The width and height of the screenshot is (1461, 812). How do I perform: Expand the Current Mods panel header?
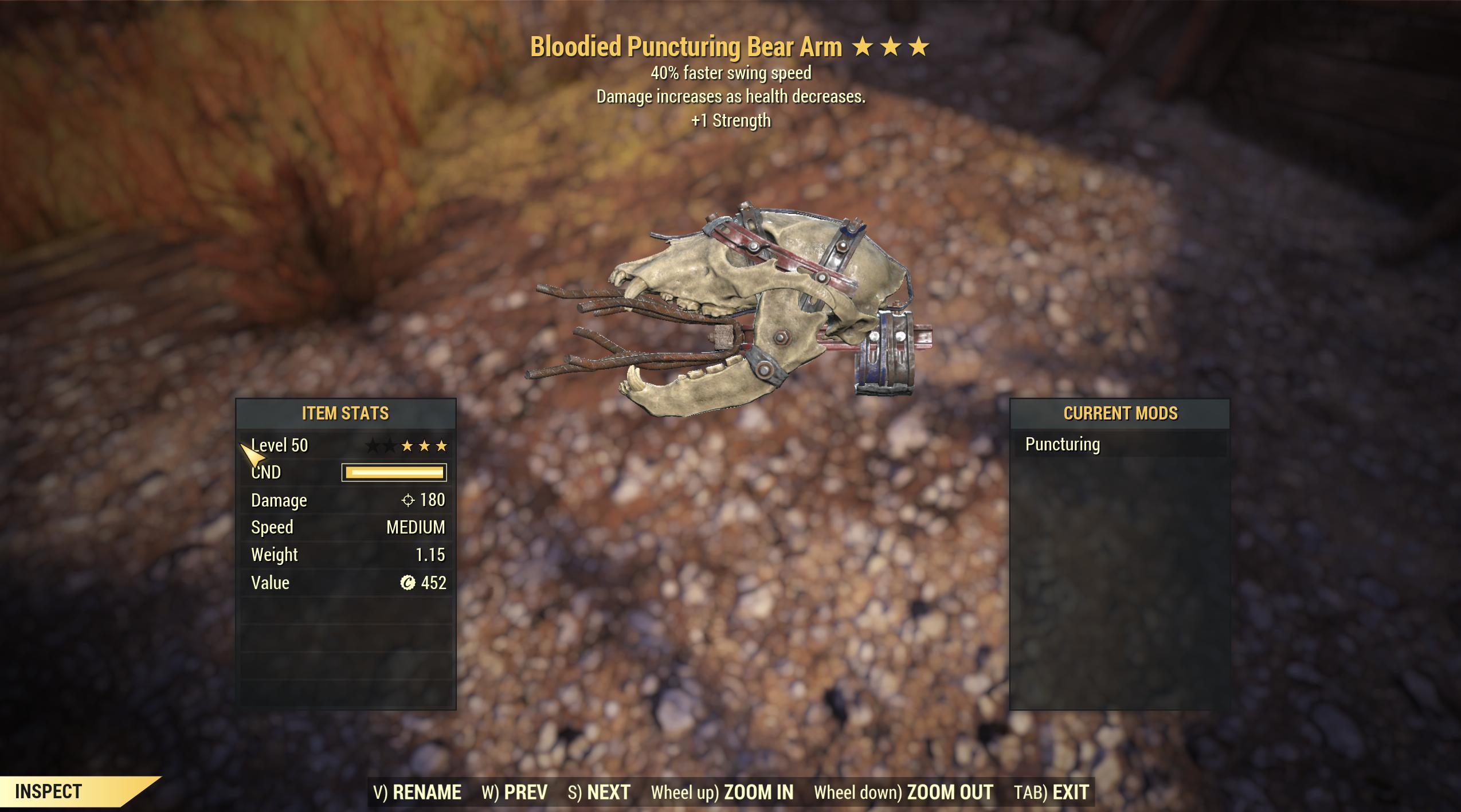point(1122,412)
